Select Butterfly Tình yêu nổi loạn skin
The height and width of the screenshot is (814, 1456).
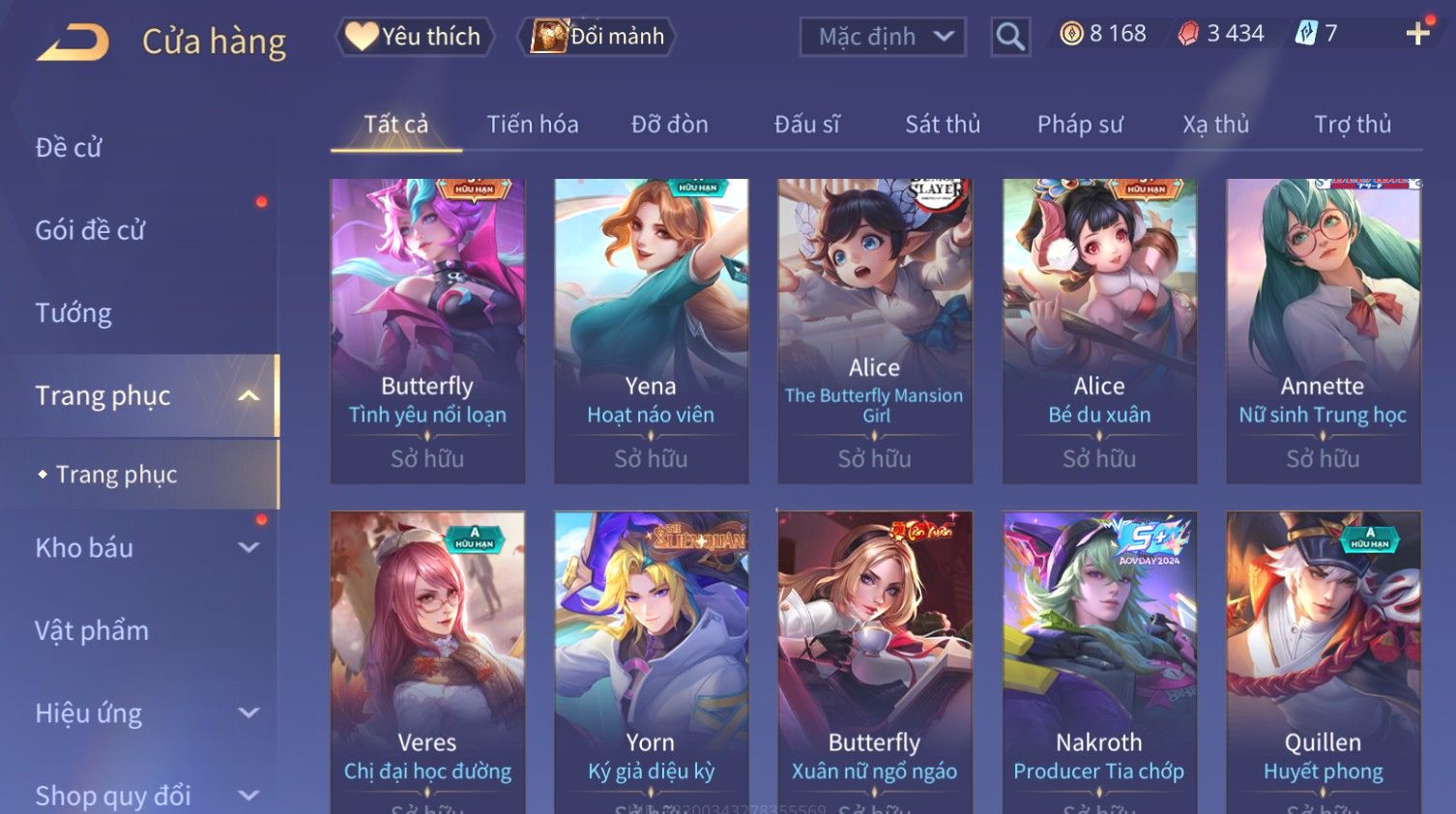point(427,330)
